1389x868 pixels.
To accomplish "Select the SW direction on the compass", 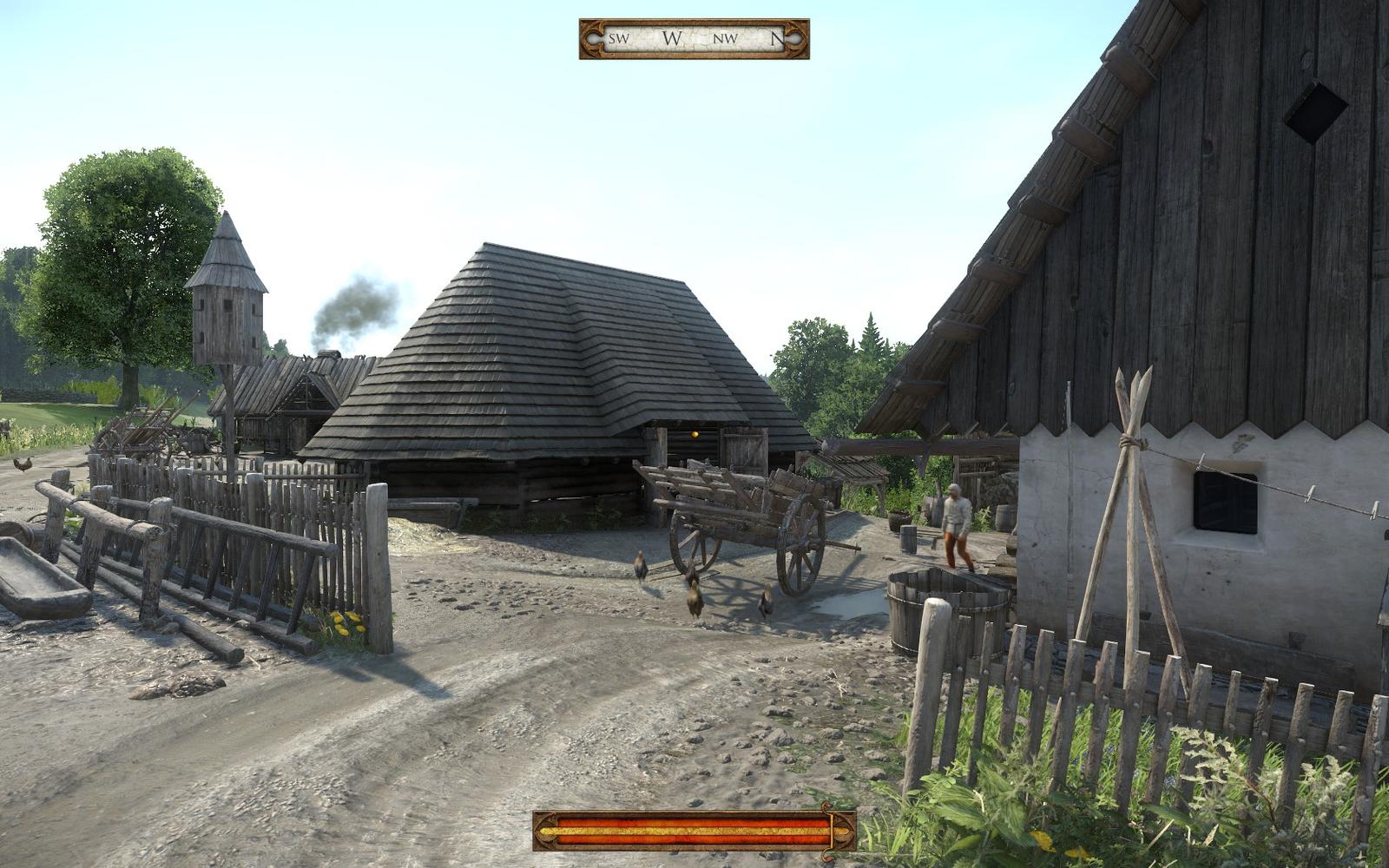I will (618, 37).
